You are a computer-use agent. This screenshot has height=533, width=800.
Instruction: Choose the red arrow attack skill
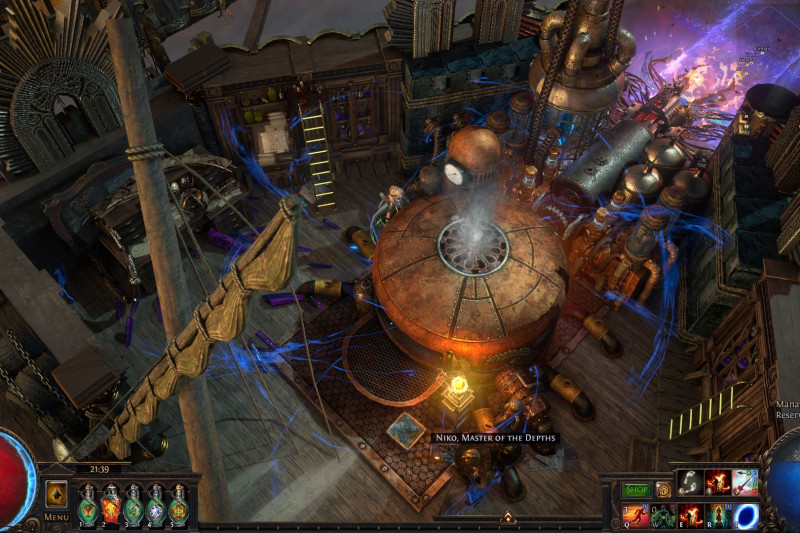point(745,482)
